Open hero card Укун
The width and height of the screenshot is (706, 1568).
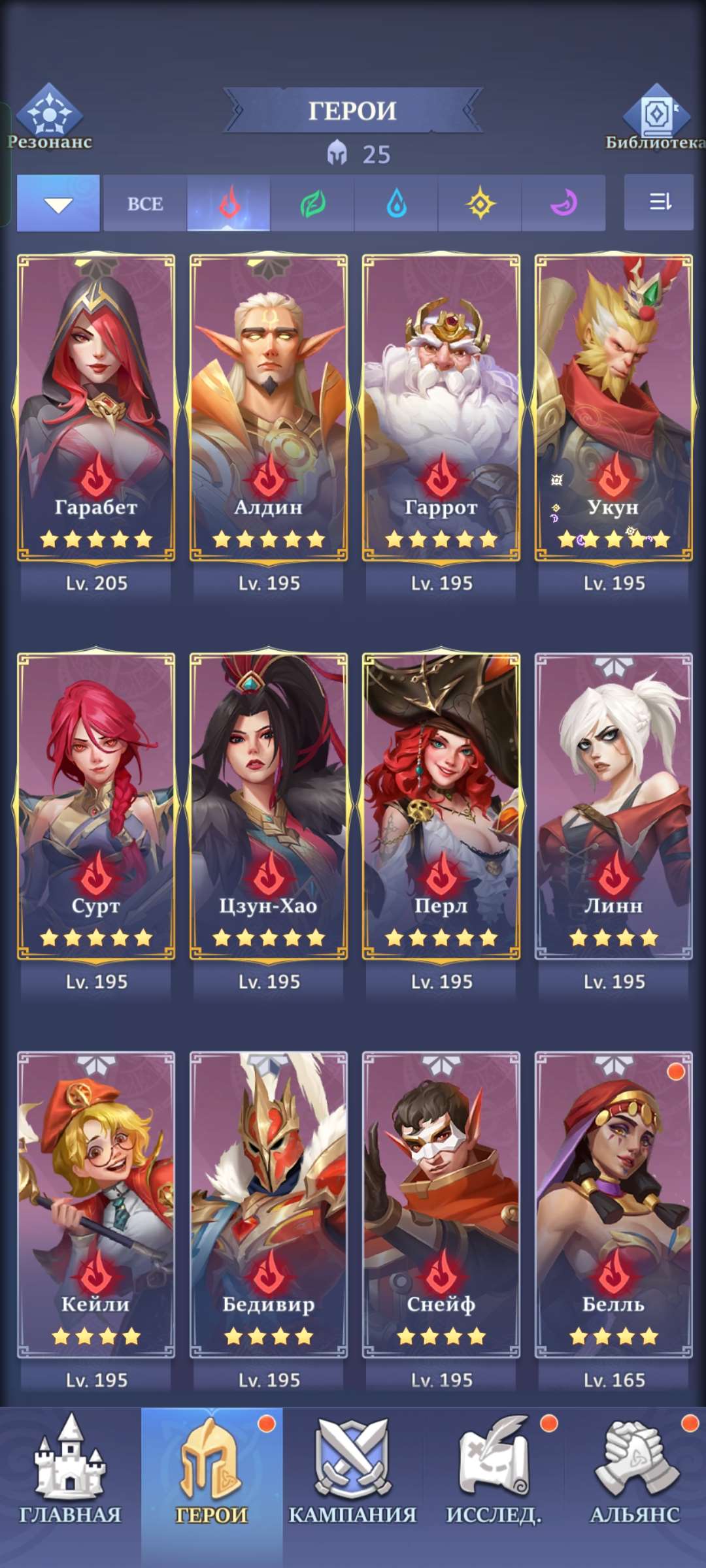[614, 408]
